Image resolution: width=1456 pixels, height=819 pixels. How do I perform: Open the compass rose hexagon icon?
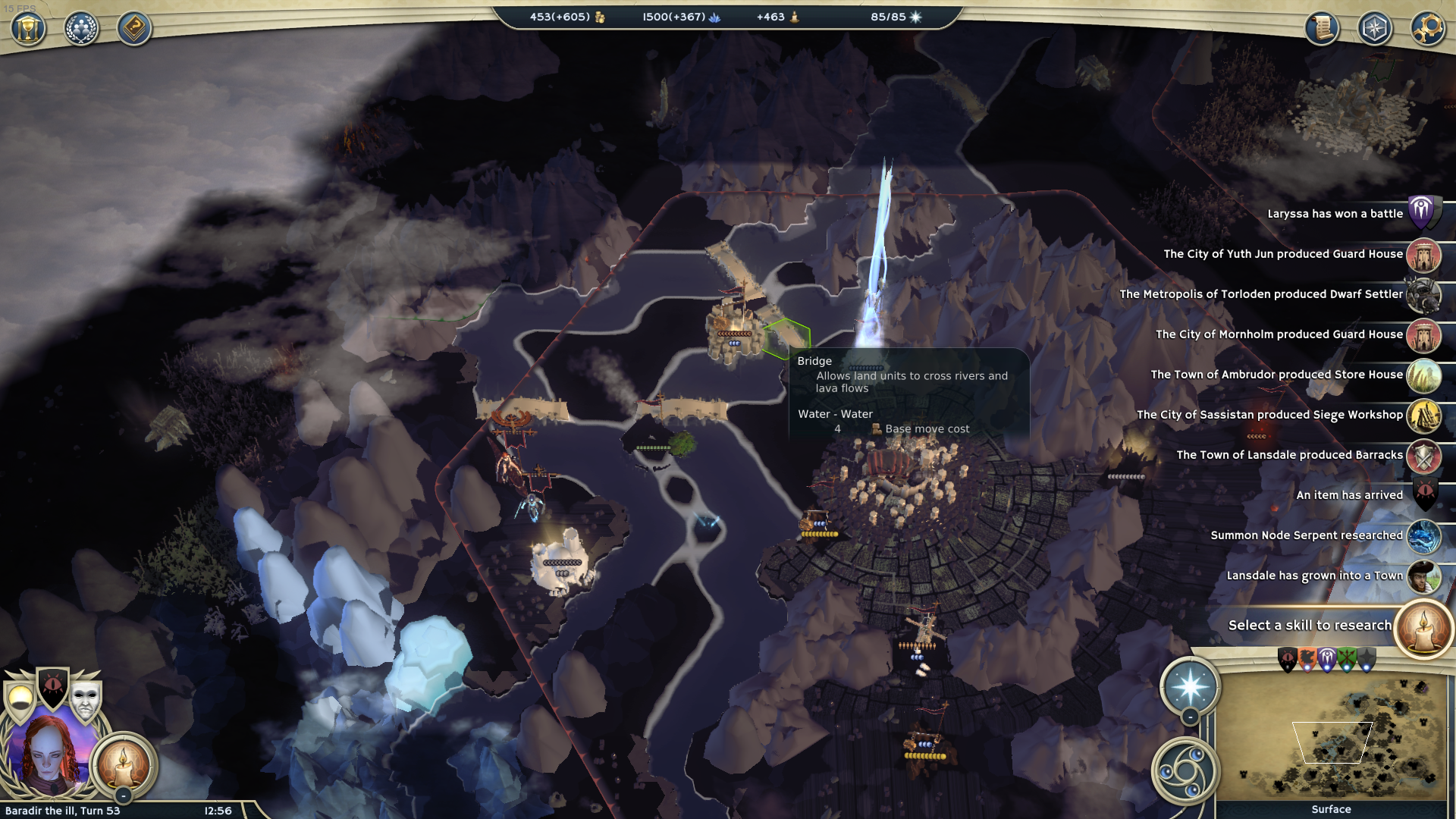pyautogui.click(x=1375, y=29)
